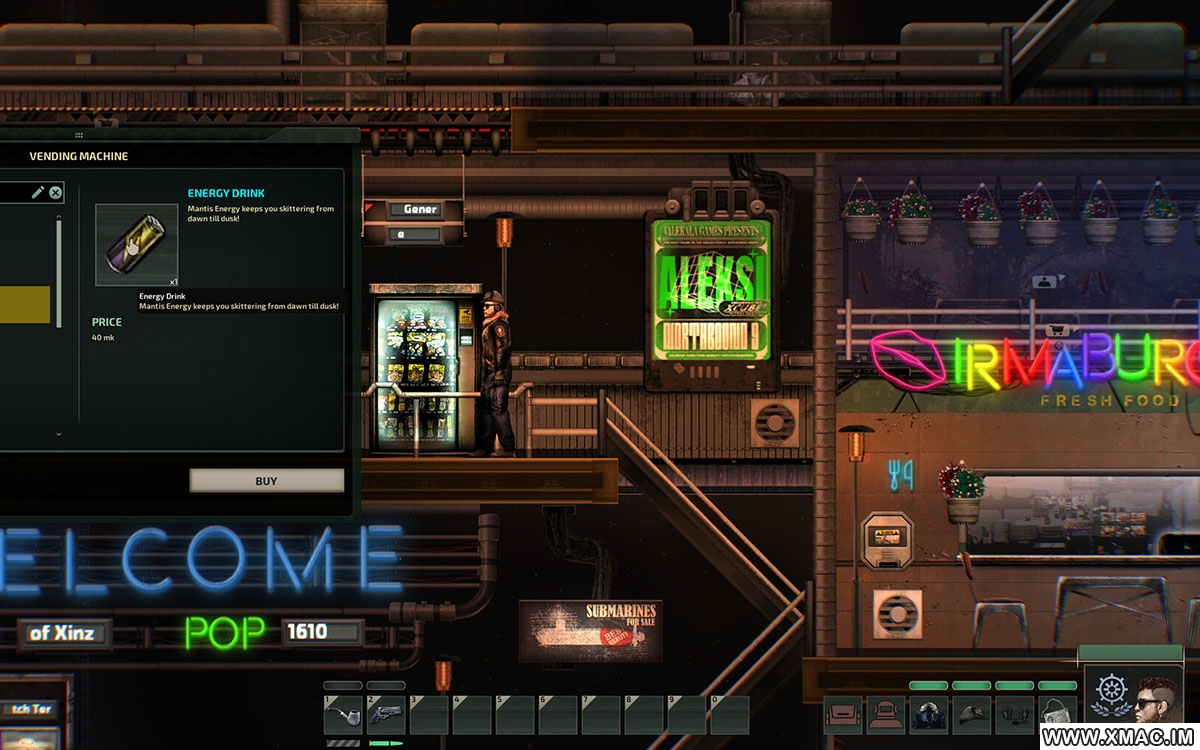Equip the revolver in hotbar slot 2
The height and width of the screenshot is (750, 1200).
pos(385,714)
